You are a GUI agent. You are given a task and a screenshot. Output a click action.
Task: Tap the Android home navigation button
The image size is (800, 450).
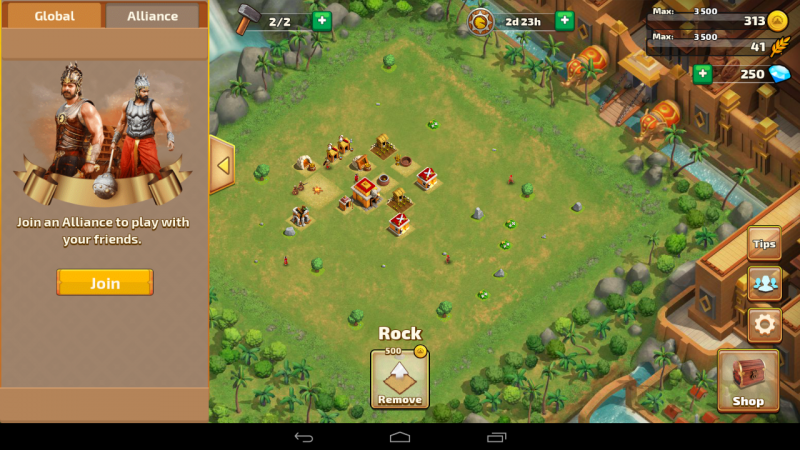point(400,437)
